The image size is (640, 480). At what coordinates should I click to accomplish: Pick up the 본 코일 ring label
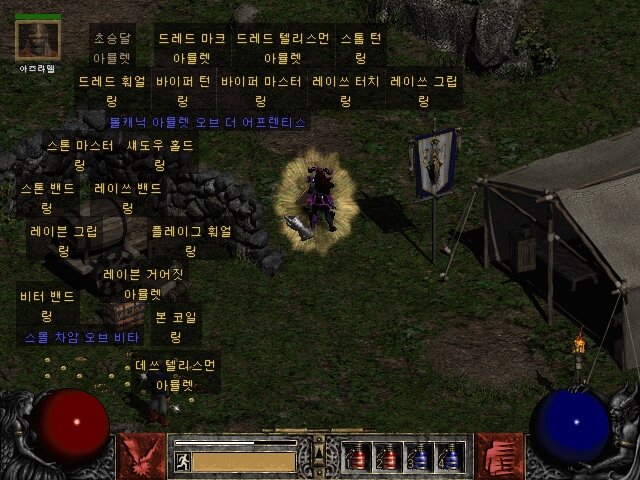pos(175,327)
